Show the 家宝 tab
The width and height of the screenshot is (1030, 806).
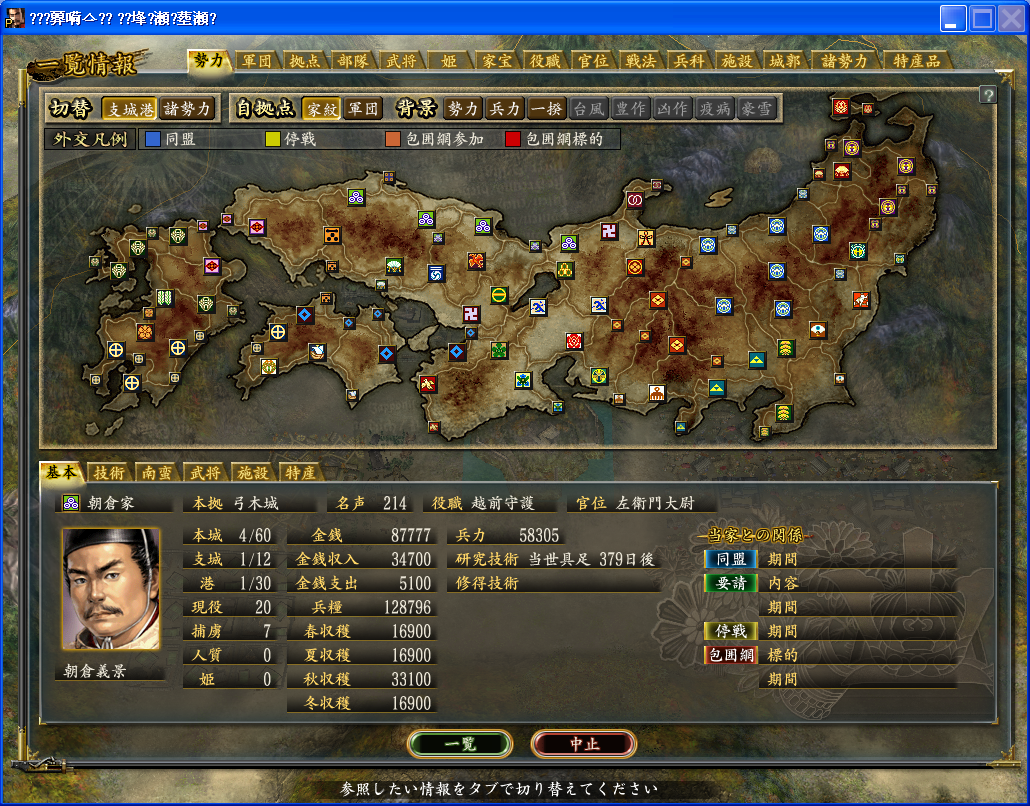[496, 60]
